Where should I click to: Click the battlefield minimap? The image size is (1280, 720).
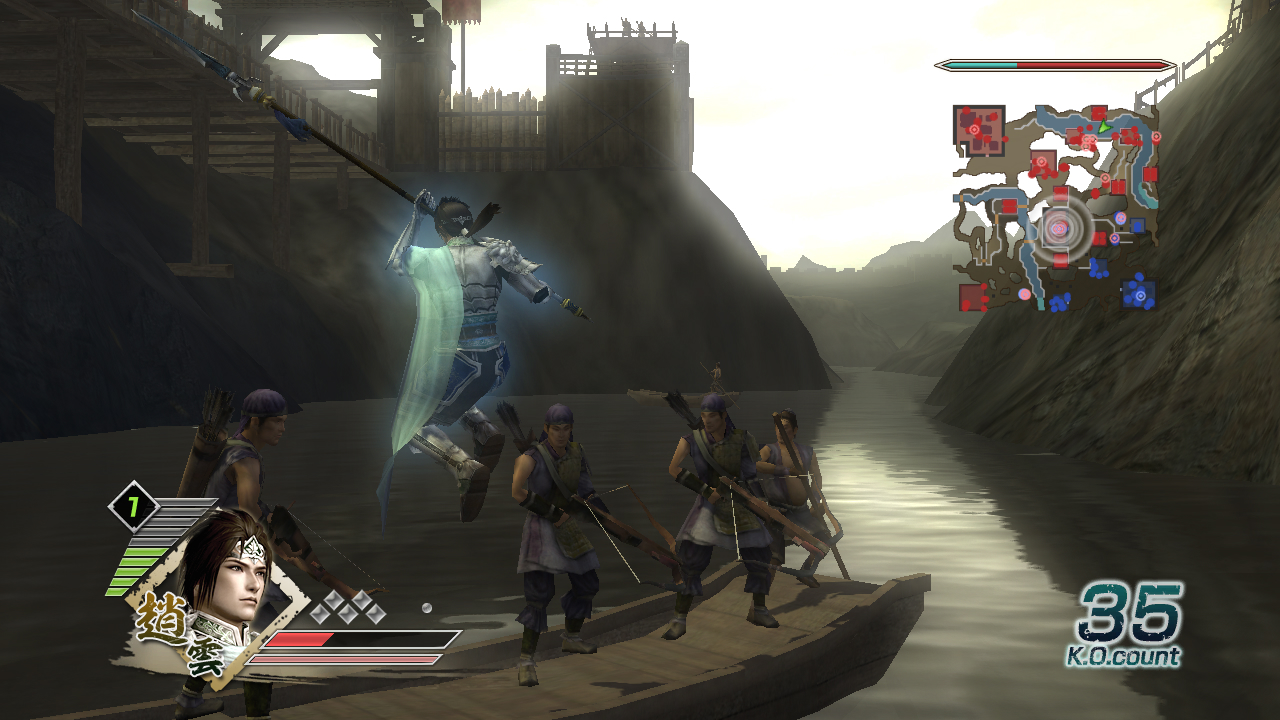(1056, 207)
